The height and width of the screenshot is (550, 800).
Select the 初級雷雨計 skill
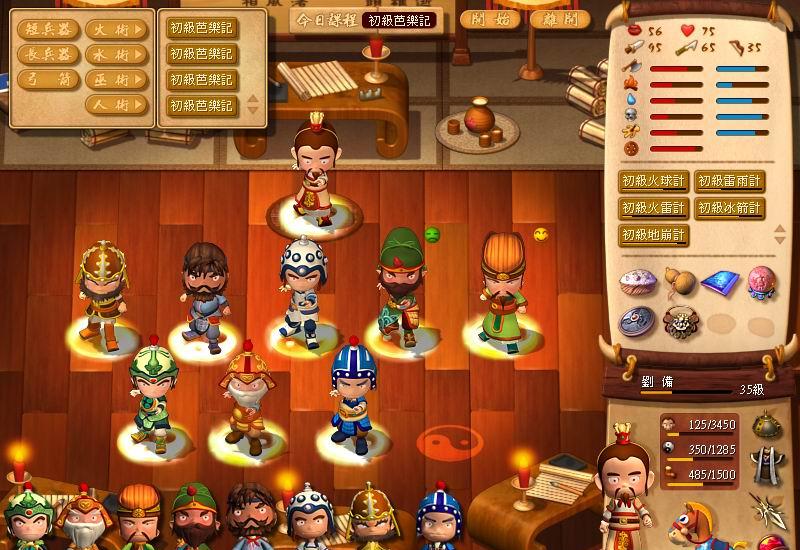pyautogui.click(x=729, y=181)
